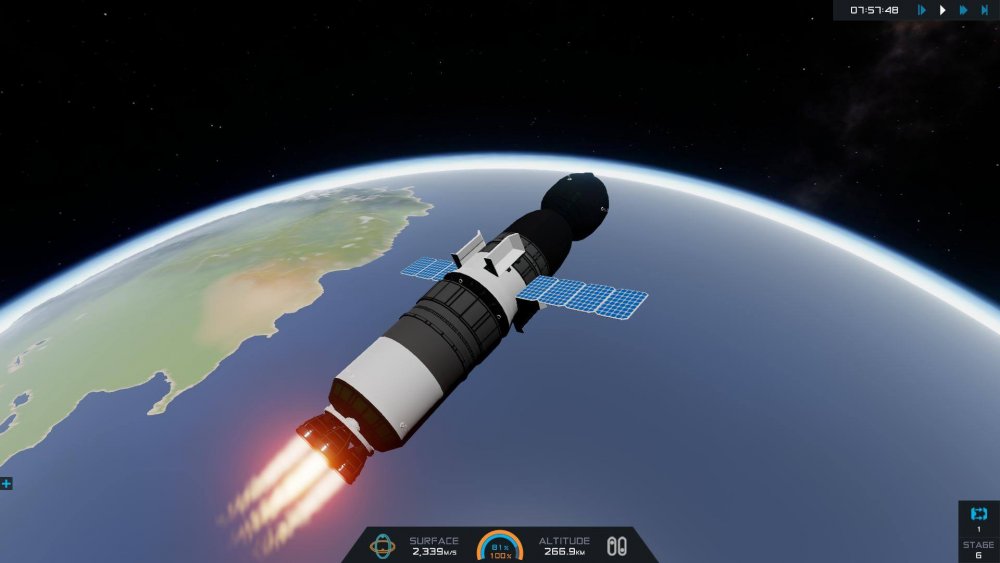The height and width of the screenshot is (563, 1000).
Task: Click the throttle gauge
Action: coord(500,546)
